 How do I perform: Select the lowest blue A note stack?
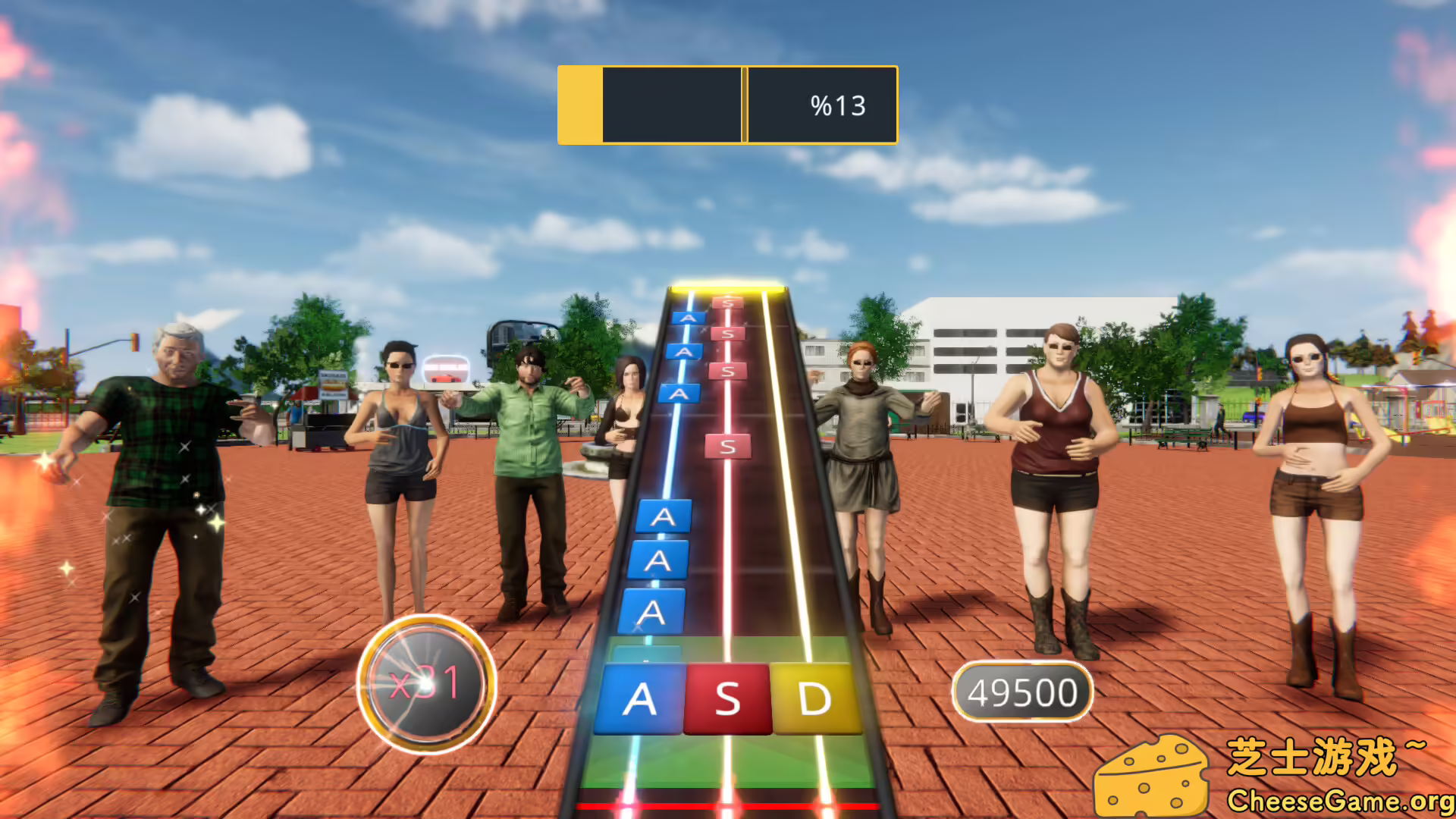(655, 610)
